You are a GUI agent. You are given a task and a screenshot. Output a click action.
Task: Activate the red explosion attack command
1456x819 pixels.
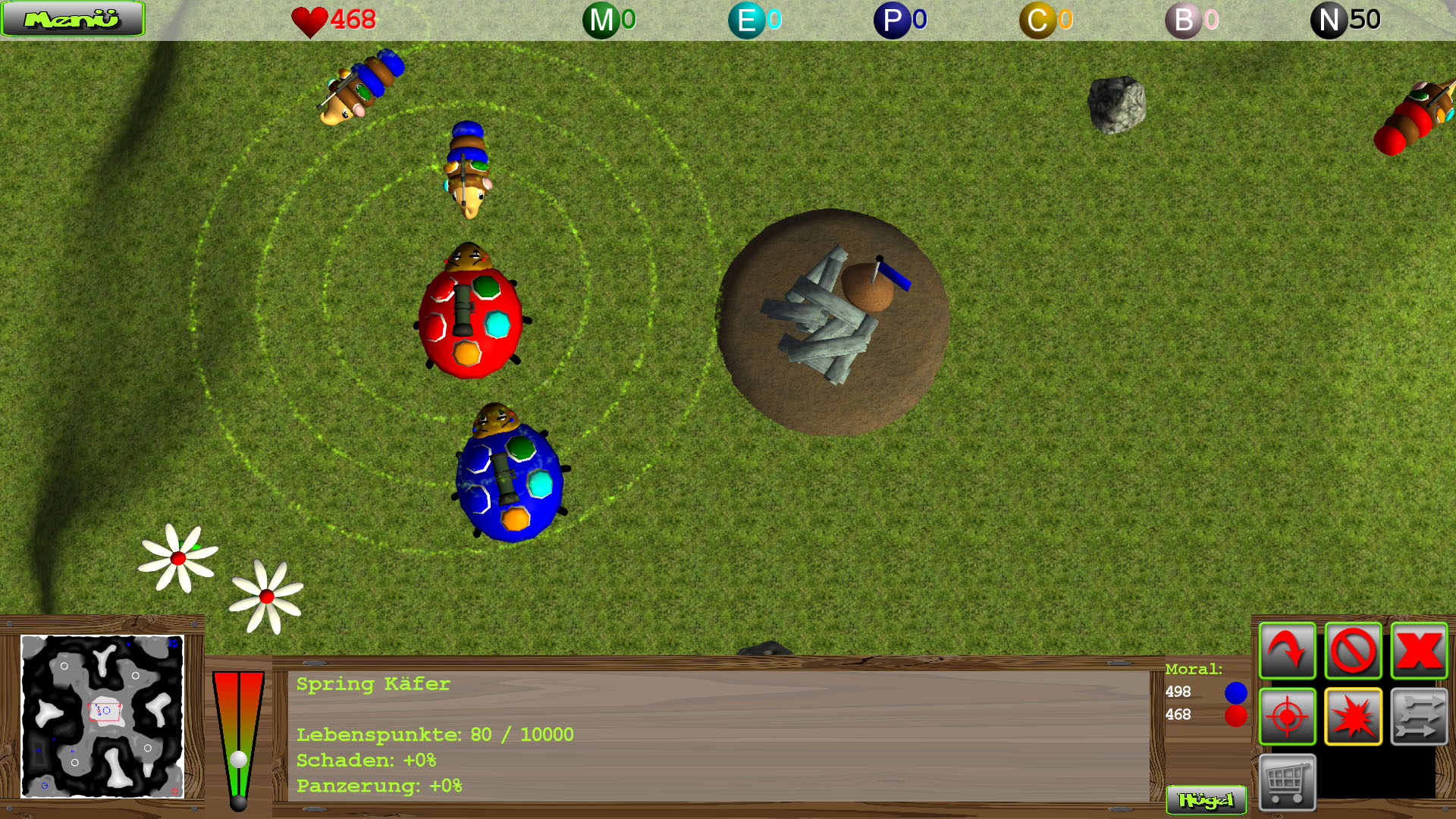pyautogui.click(x=1353, y=717)
